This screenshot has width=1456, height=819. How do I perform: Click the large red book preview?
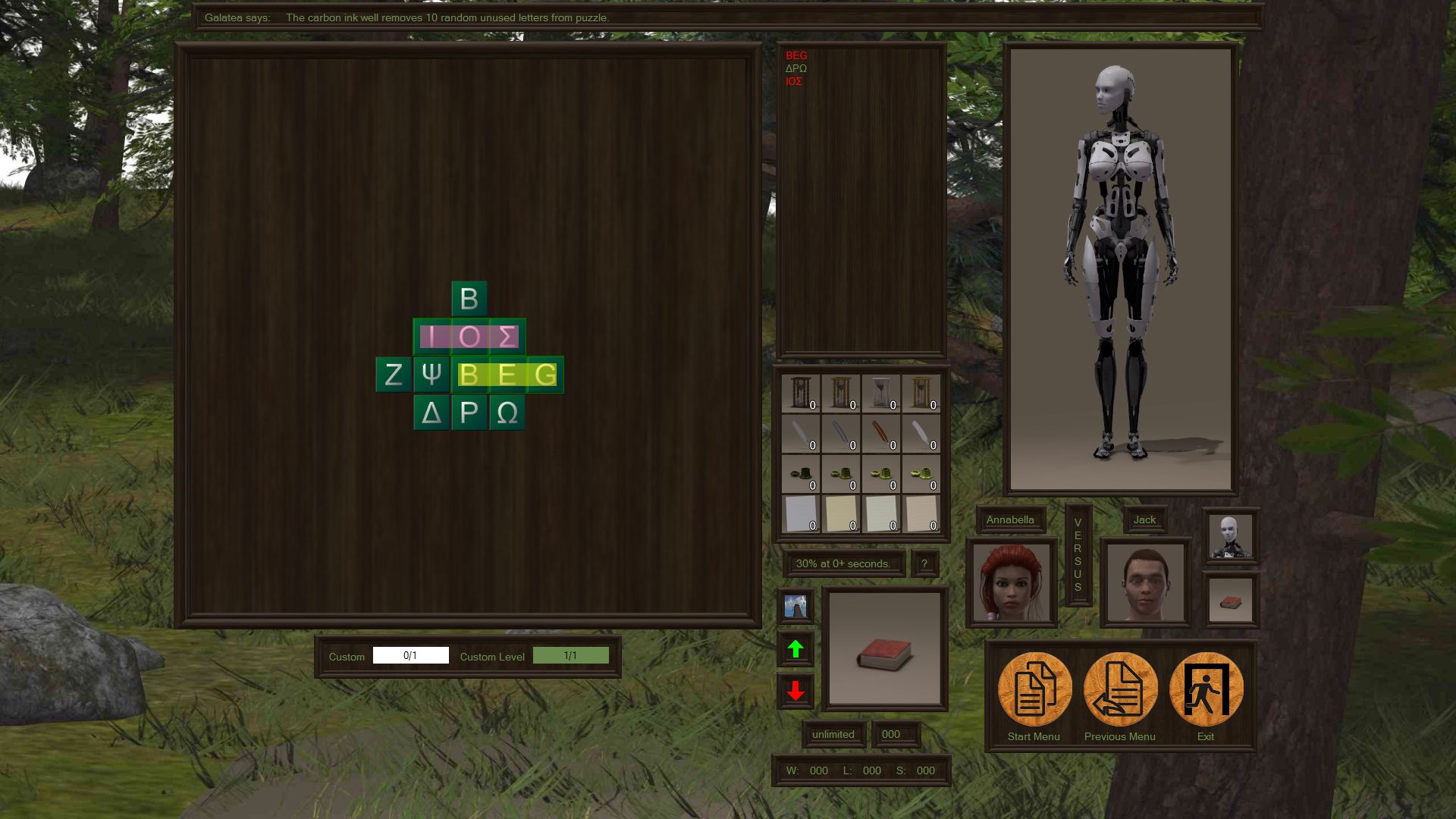[884, 649]
